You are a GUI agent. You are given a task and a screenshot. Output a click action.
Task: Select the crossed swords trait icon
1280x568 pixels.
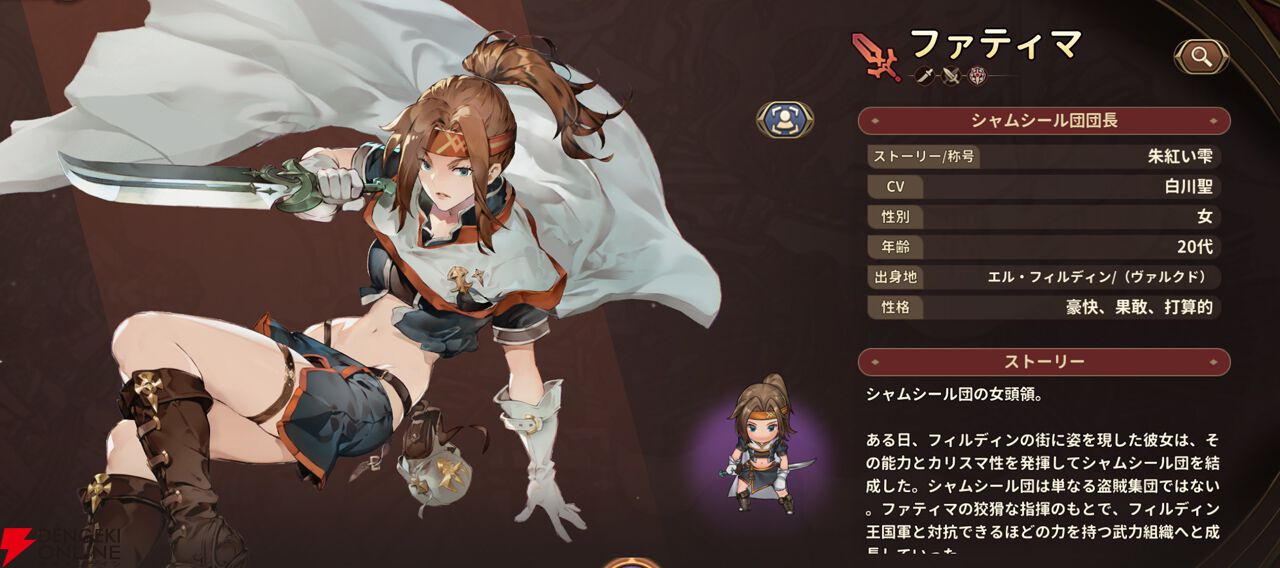coord(950,75)
